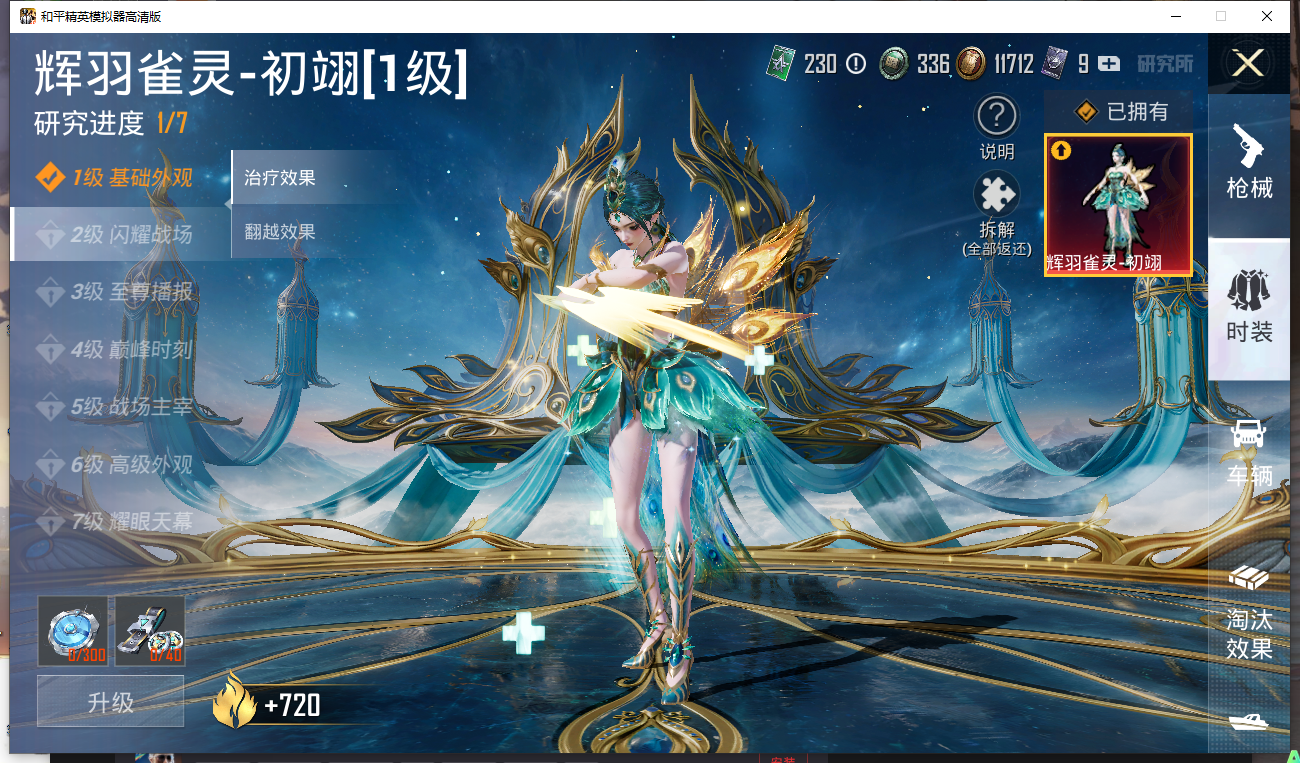This screenshot has width=1300, height=763.
Task: Choose level 7 耀眼天幕 entry
Action: coord(115,522)
